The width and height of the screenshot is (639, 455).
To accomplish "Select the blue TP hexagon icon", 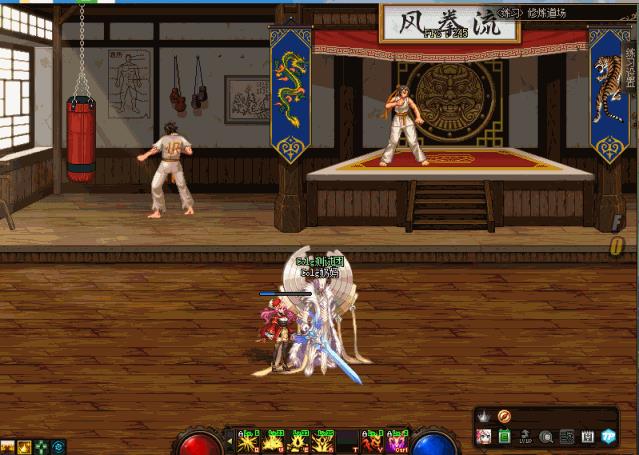I will (x=608, y=437).
